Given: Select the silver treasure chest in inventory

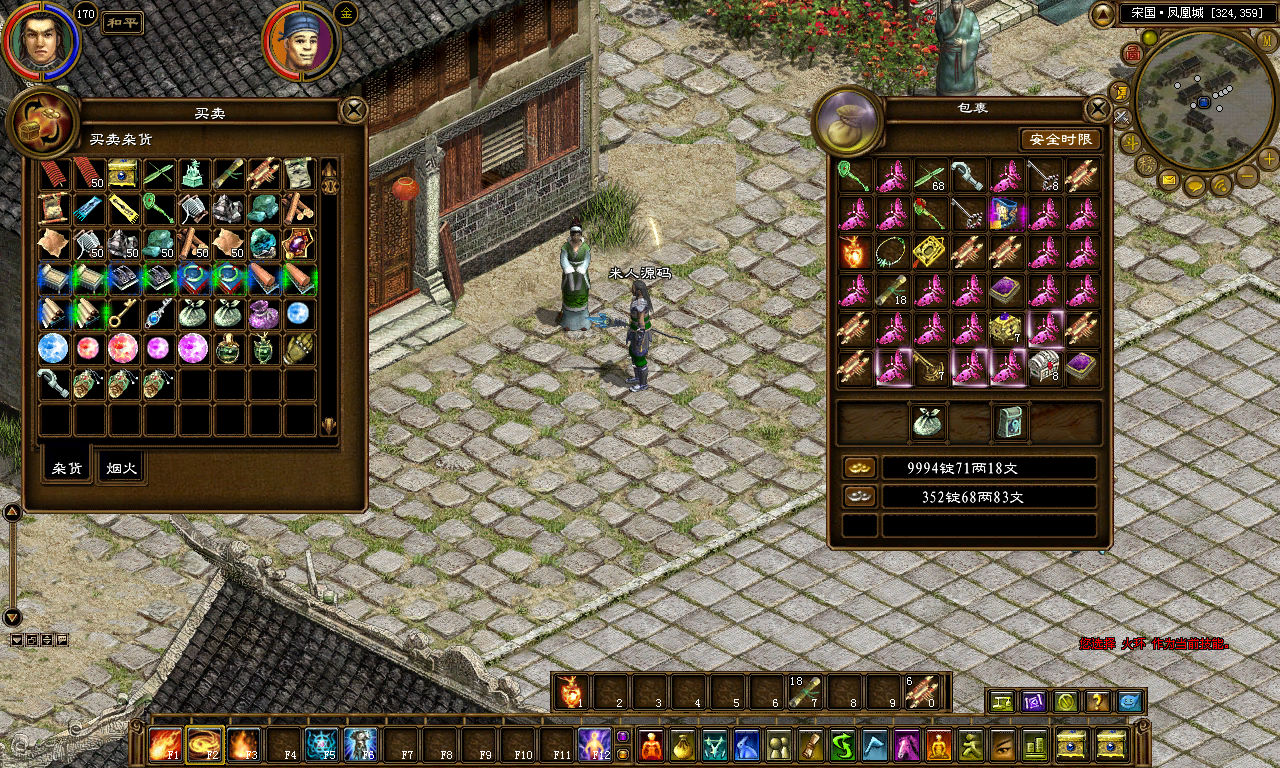Looking at the screenshot, I should coord(1045,367).
